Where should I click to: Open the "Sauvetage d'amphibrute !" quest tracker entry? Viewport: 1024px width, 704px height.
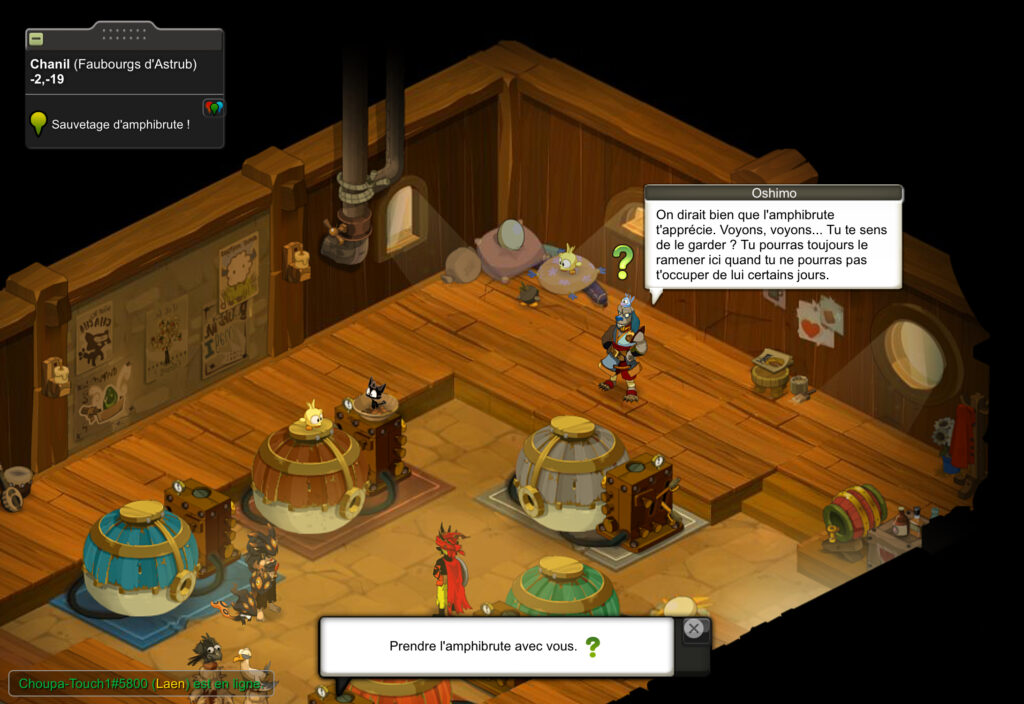tap(120, 124)
